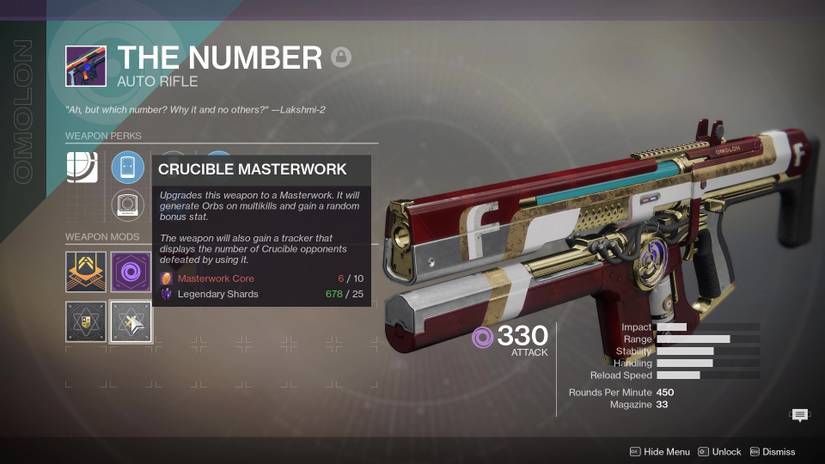Unlock the weapon via Unlock option
Image resolution: width=825 pixels, height=464 pixels.
[x=719, y=452]
